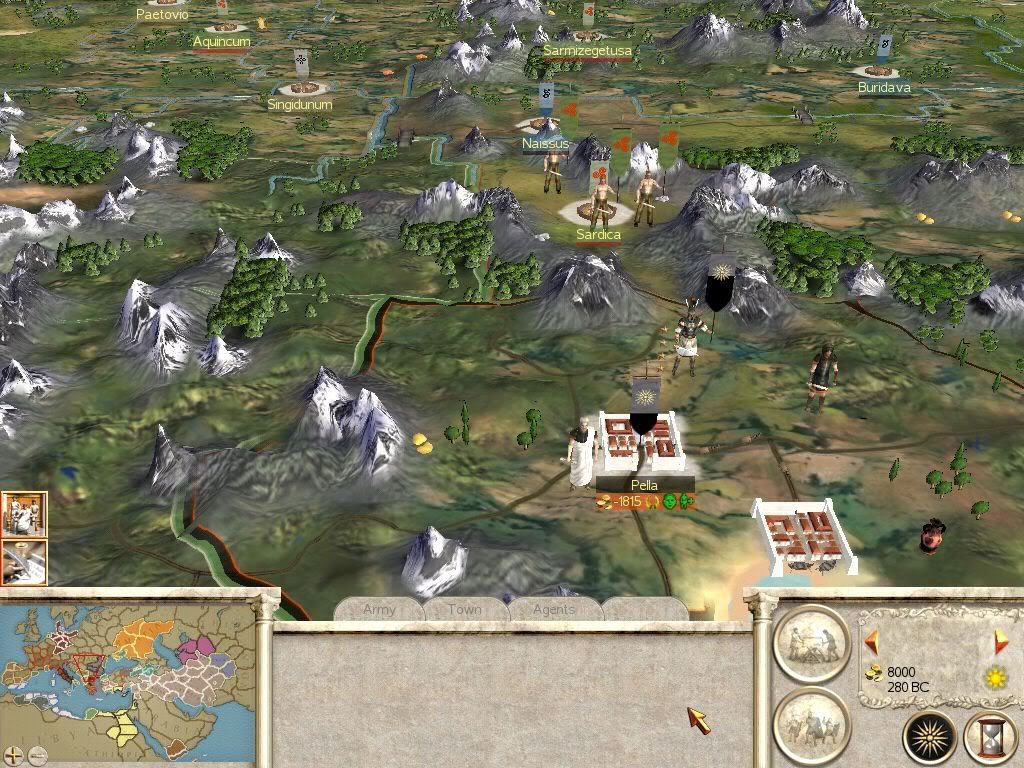Select the Naissus settlement label
Screen dimensions: 1024x768
pyautogui.click(x=545, y=144)
